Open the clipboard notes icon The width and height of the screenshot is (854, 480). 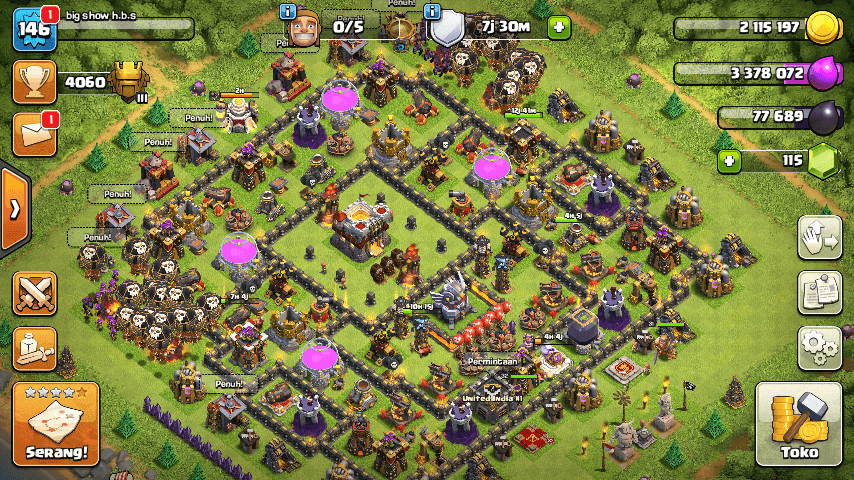819,292
